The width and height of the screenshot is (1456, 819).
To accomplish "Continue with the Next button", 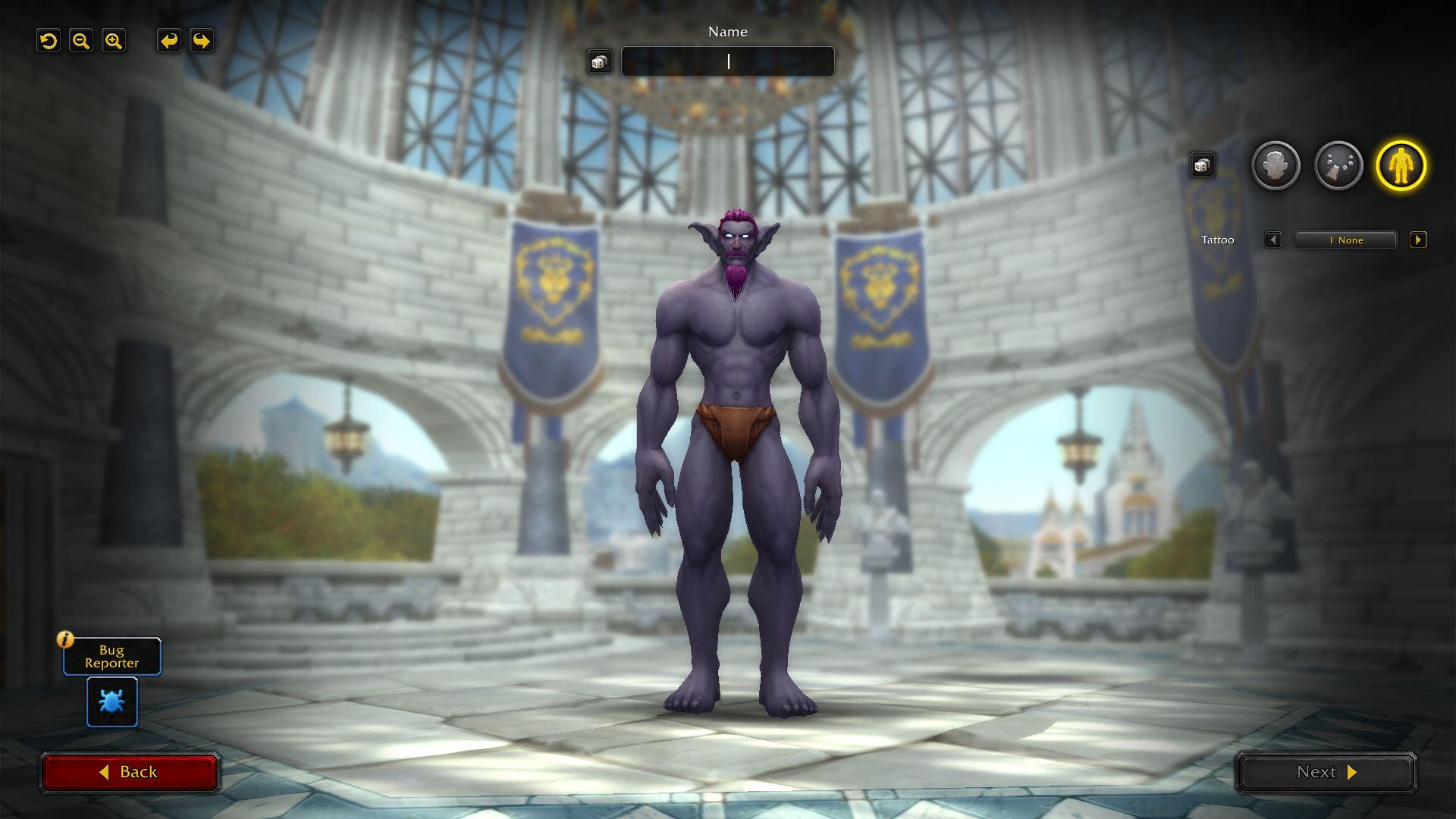I will tap(1326, 772).
